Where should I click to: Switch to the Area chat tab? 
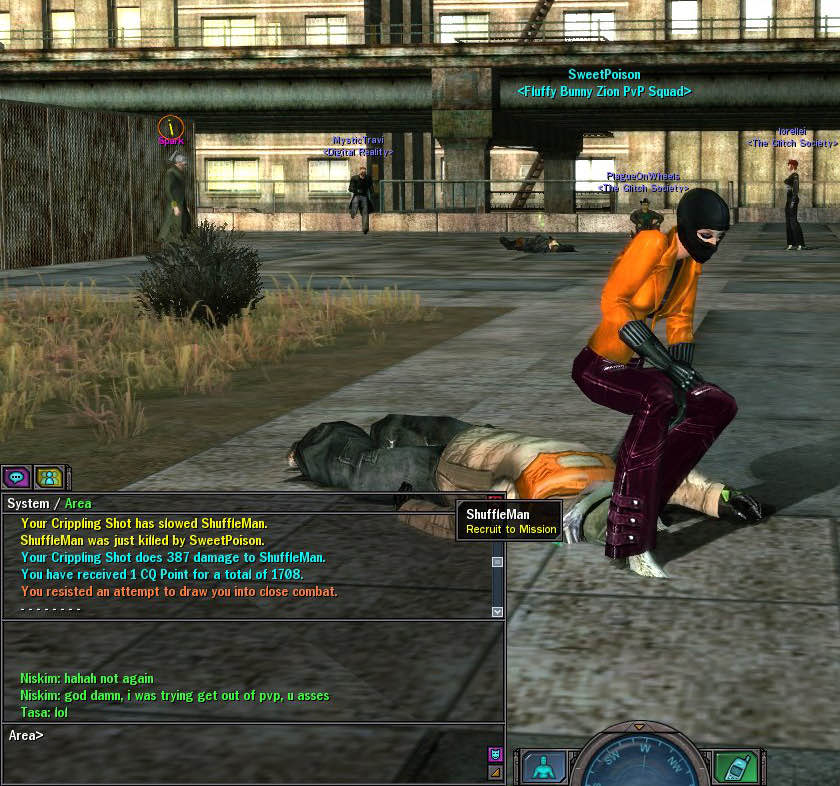[78, 503]
